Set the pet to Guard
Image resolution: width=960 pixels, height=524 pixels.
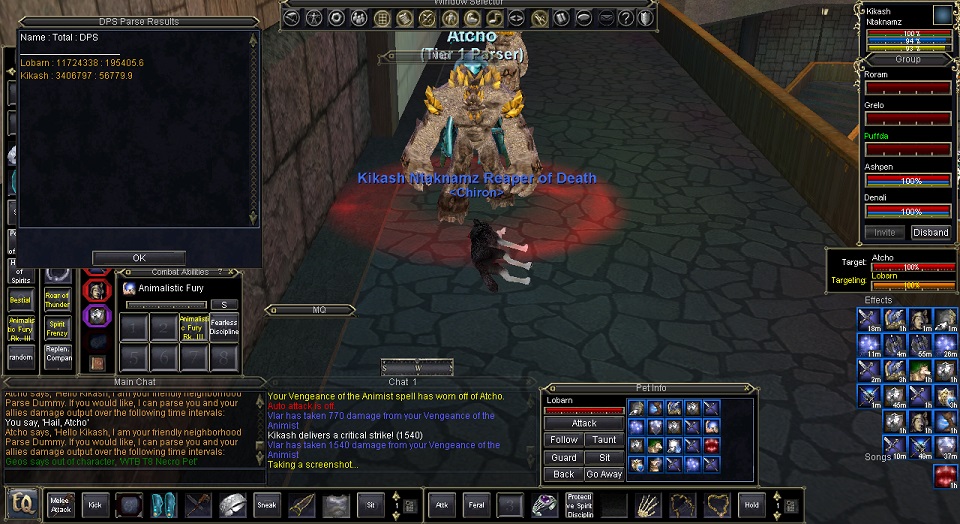564,457
